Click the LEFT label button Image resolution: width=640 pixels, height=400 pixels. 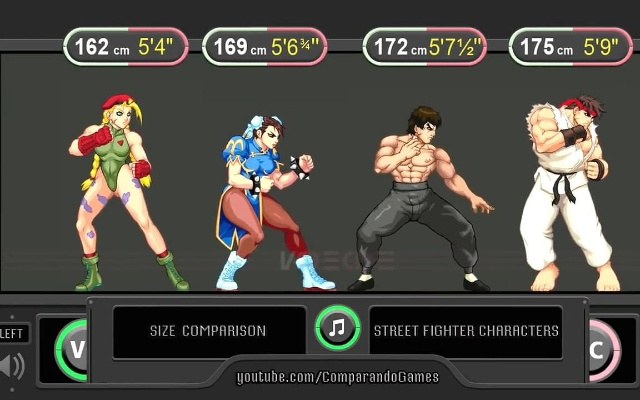point(13,333)
